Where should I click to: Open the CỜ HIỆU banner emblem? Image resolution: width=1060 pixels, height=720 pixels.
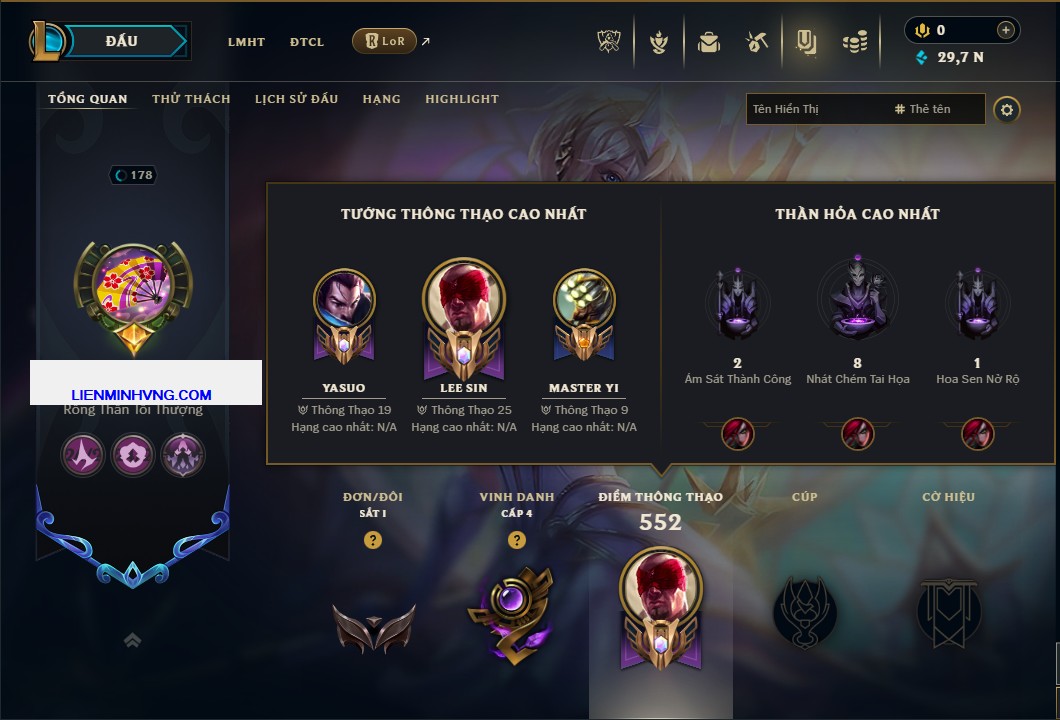[x=948, y=610]
